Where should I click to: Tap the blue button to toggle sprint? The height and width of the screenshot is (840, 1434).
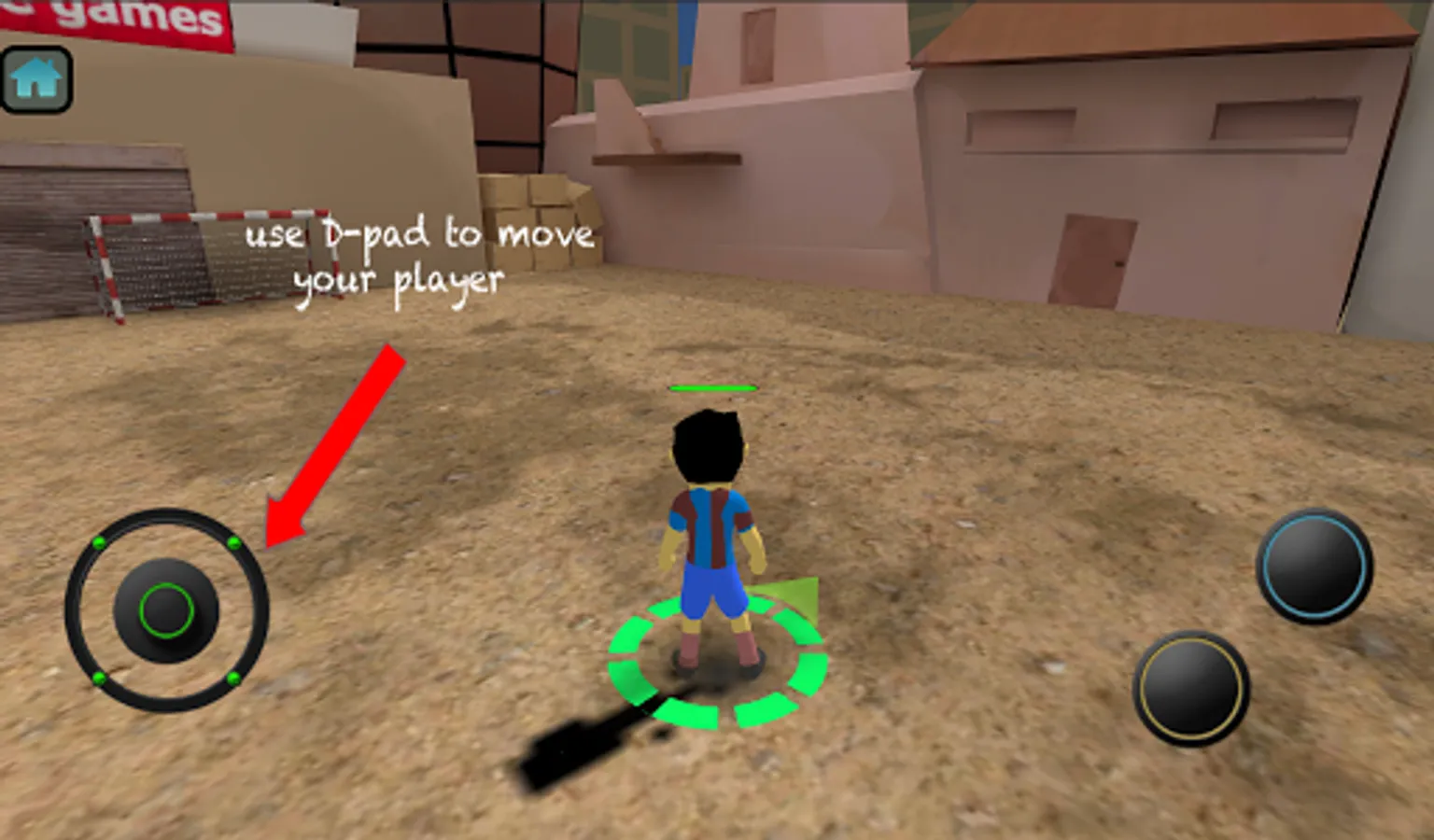1317,567
